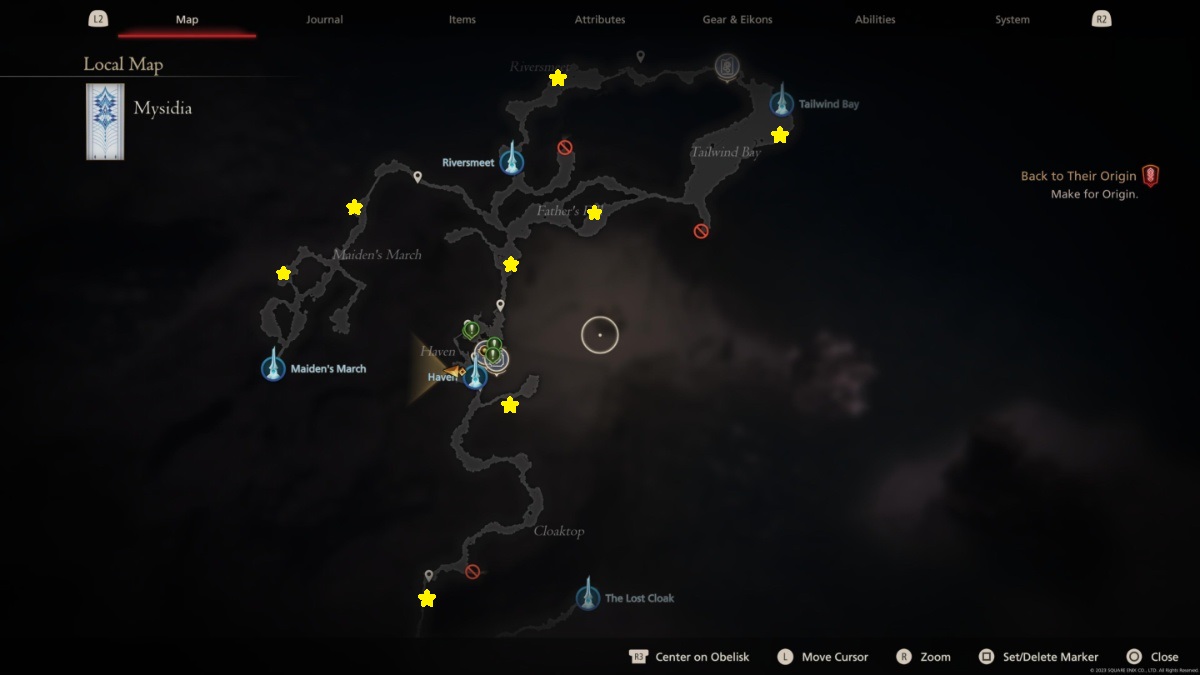Click the yellow star below Haven
Screen dimensions: 1200x675
(x=510, y=405)
